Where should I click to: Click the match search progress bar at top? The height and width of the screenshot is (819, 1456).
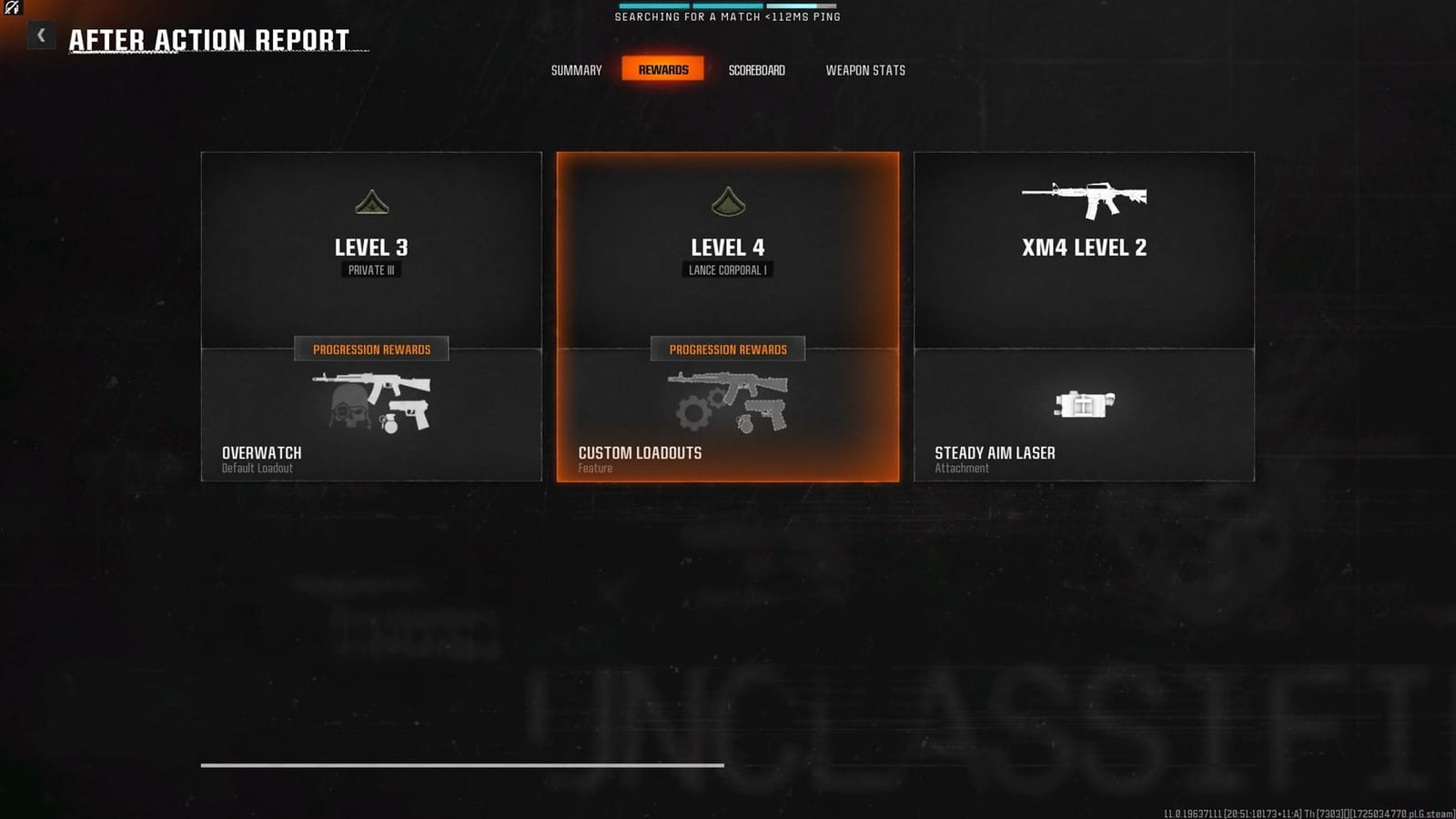(x=728, y=4)
